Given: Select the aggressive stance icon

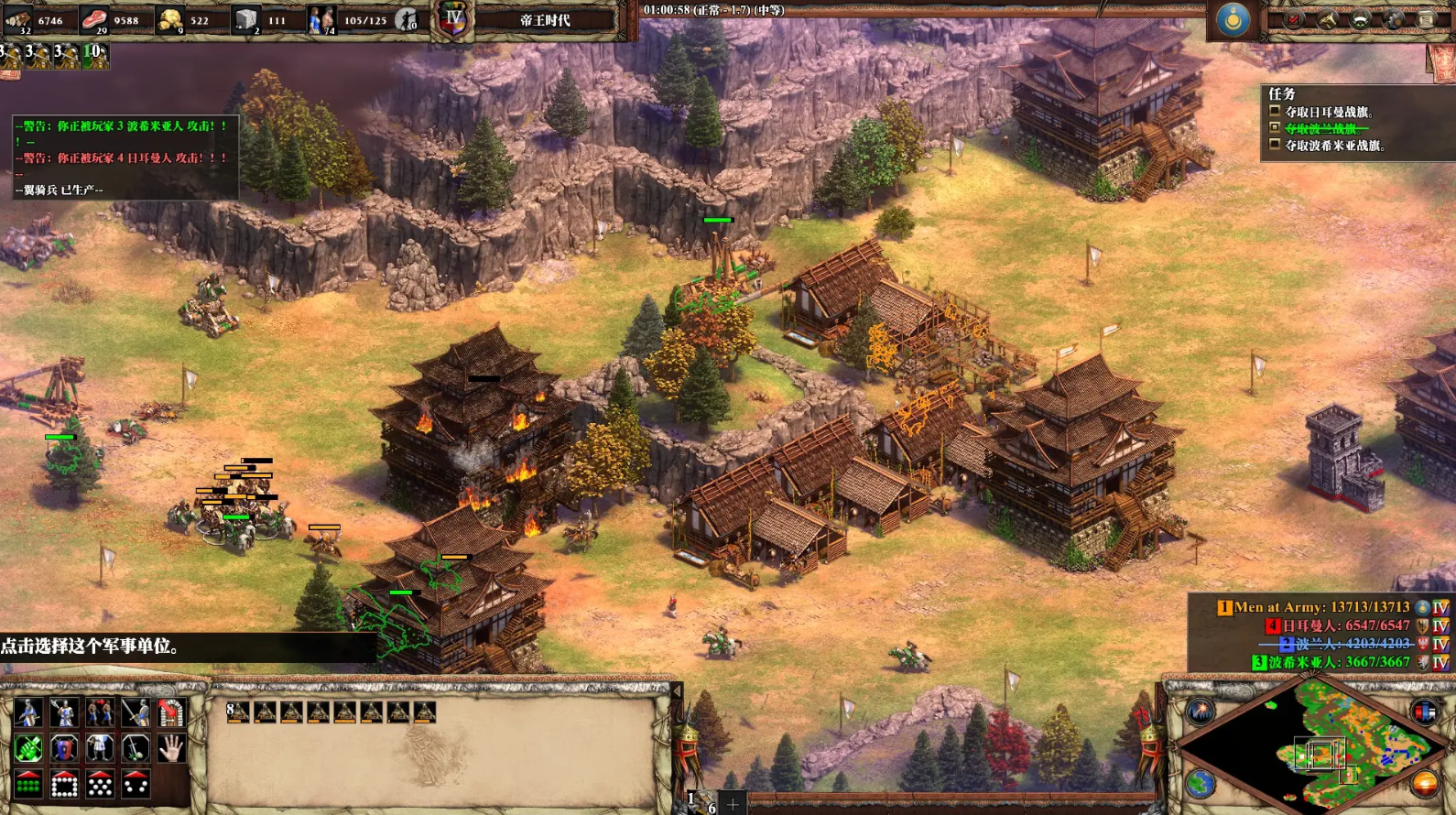Looking at the screenshot, I should (x=28, y=712).
